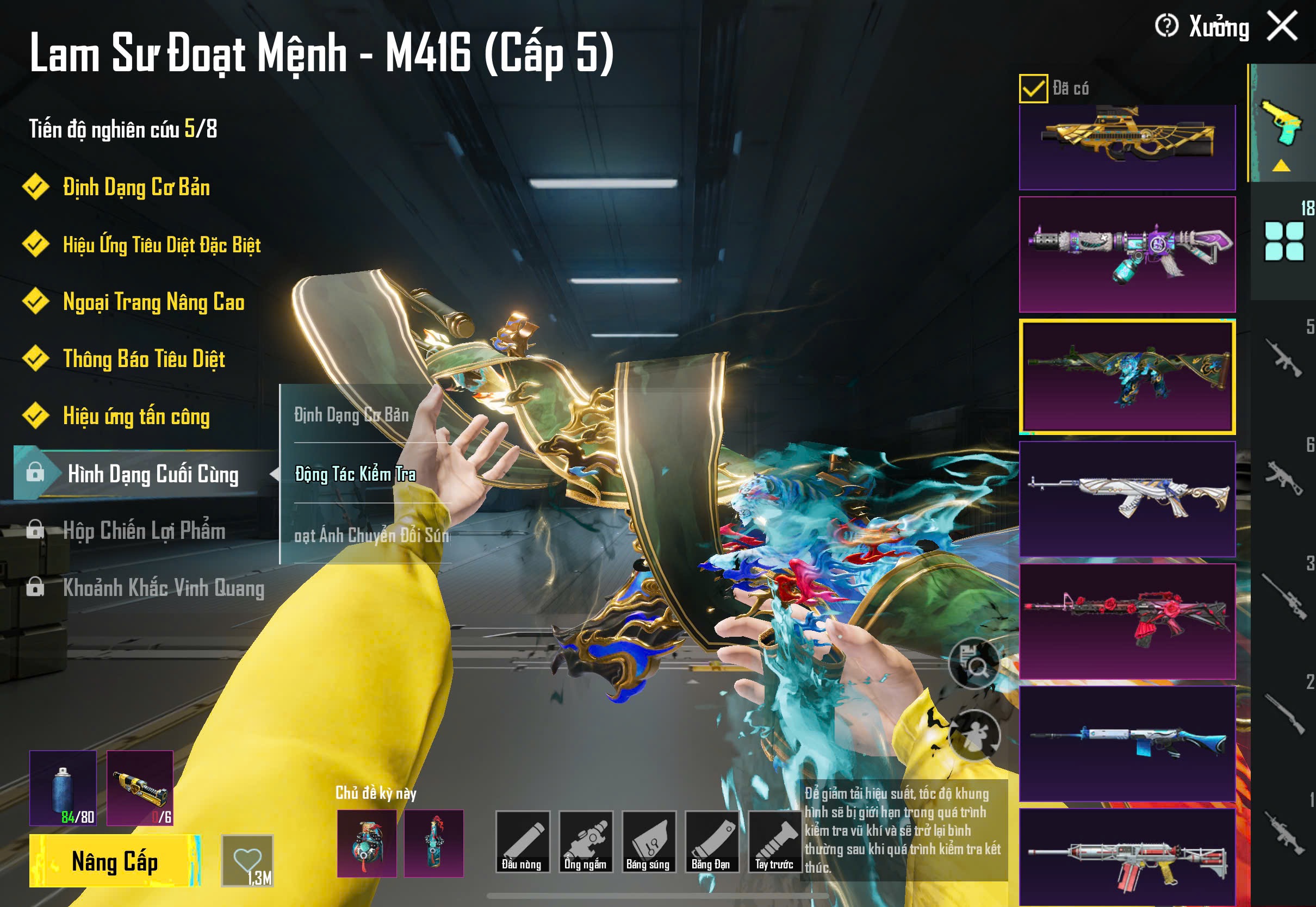Open Định Dạng Cơ Bản research entry
The width and height of the screenshot is (1316, 907).
[x=136, y=187]
